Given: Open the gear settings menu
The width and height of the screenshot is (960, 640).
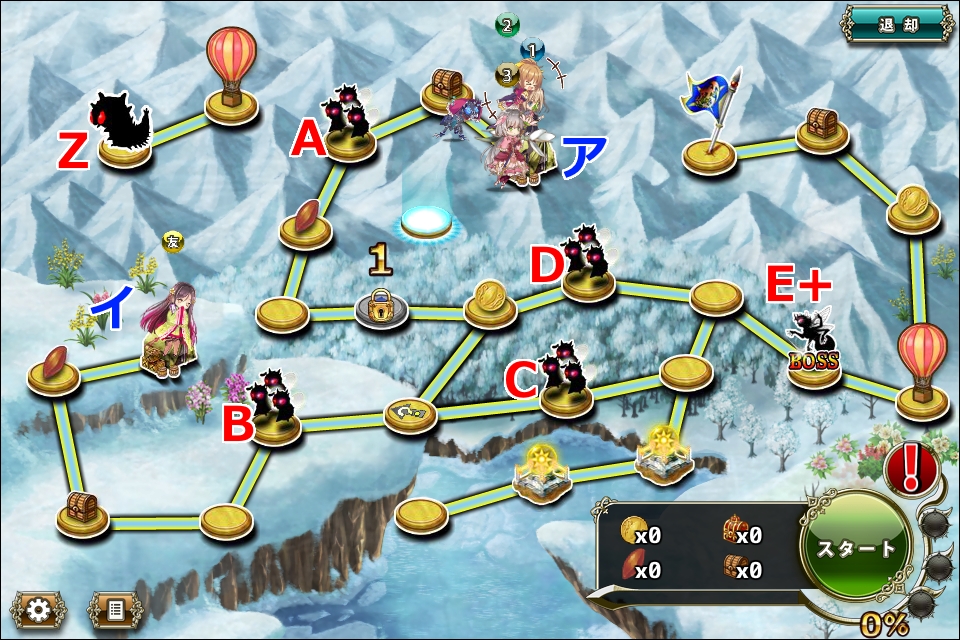Looking at the screenshot, I should click(38, 609).
